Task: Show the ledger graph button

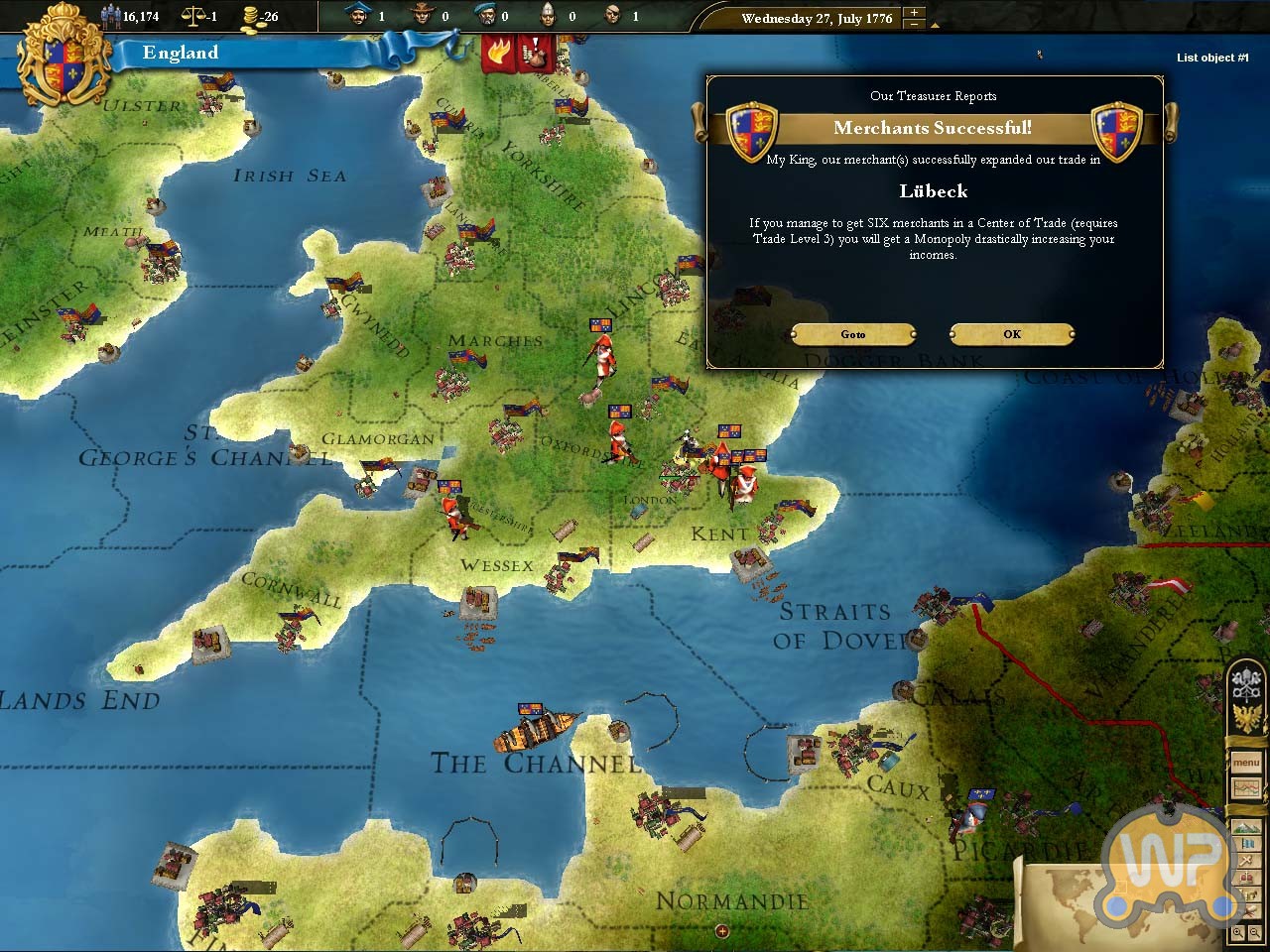Action: pyautogui.click(x=1246, y=788)
